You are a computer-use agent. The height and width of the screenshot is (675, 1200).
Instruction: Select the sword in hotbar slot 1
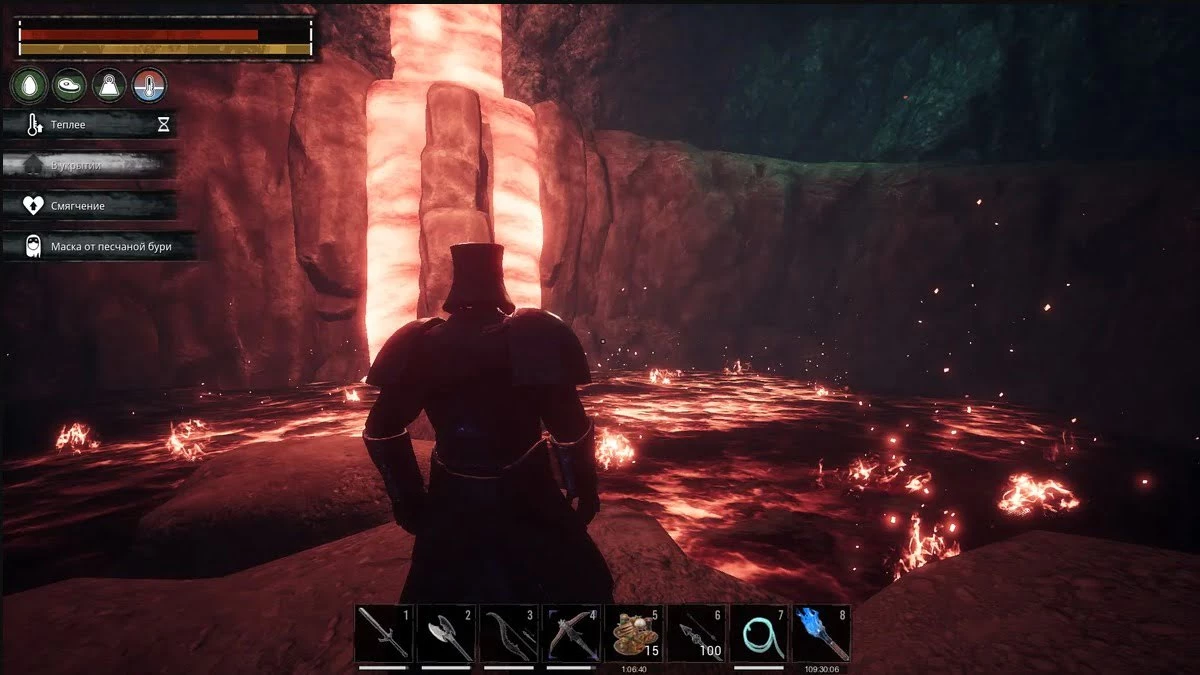point(384,633)
